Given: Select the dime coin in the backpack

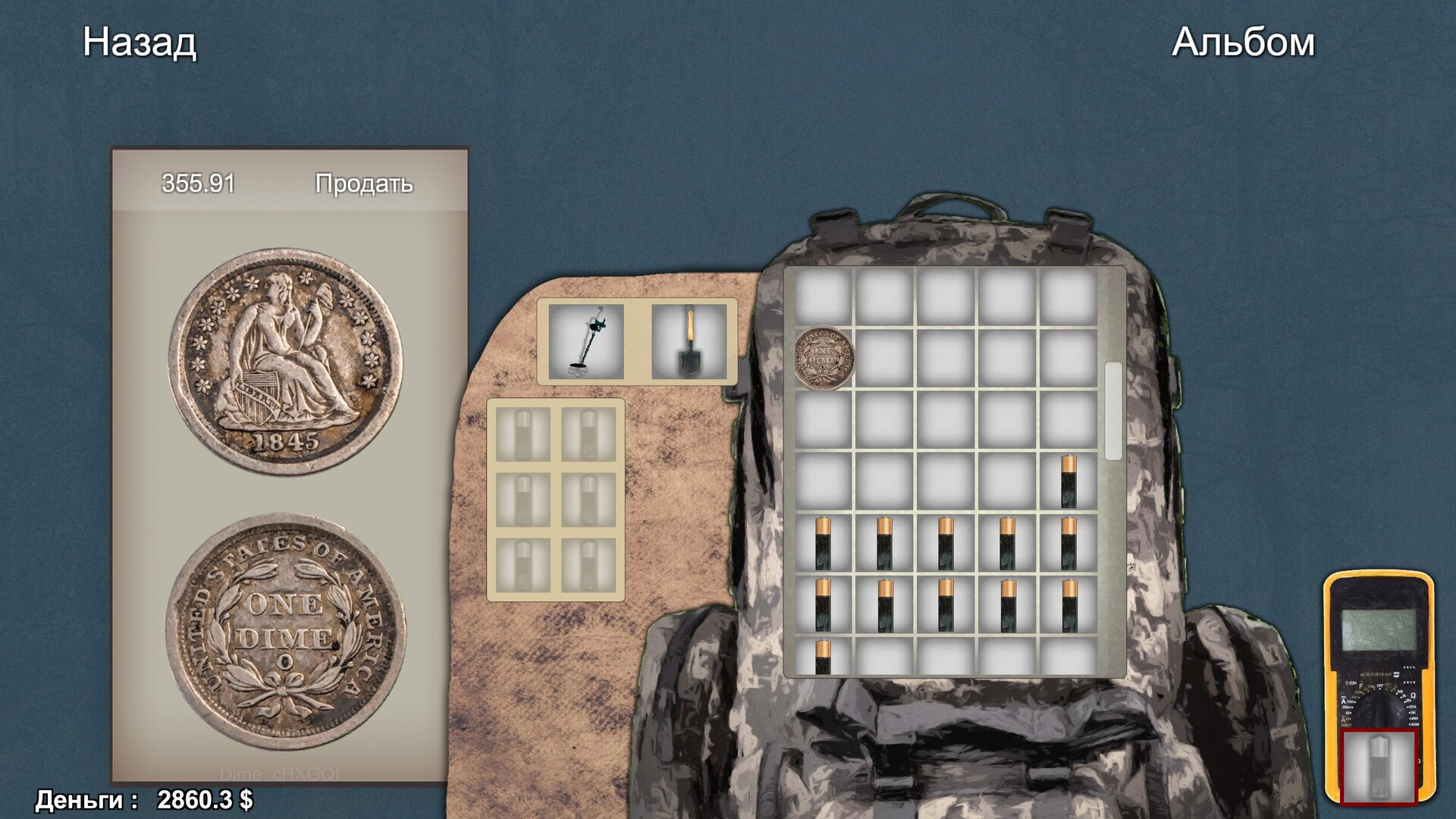Looking at the screenshot, I should (824, 358).
